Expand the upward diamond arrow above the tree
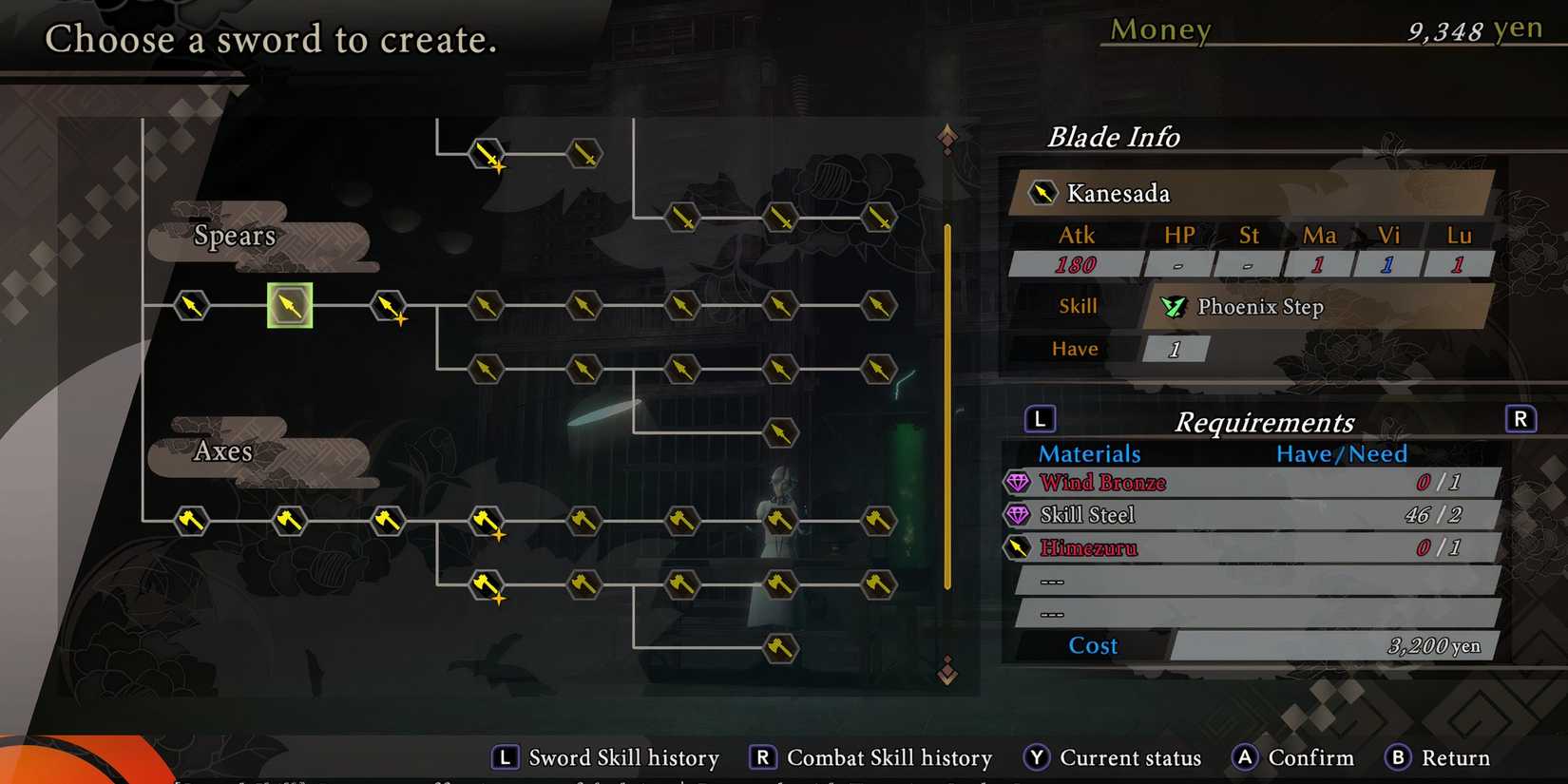Viewport: 1568px width, 784px height. pyautogui.click(x=946, y=136)
